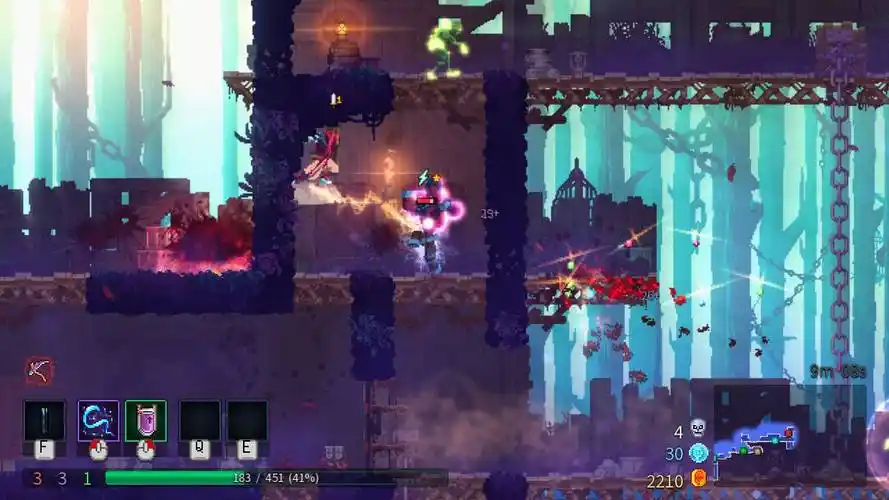Image resolution: width=889 pixels, height=500 pixels.
Task: Use the health flask slot
Action: tap(45, 420)
